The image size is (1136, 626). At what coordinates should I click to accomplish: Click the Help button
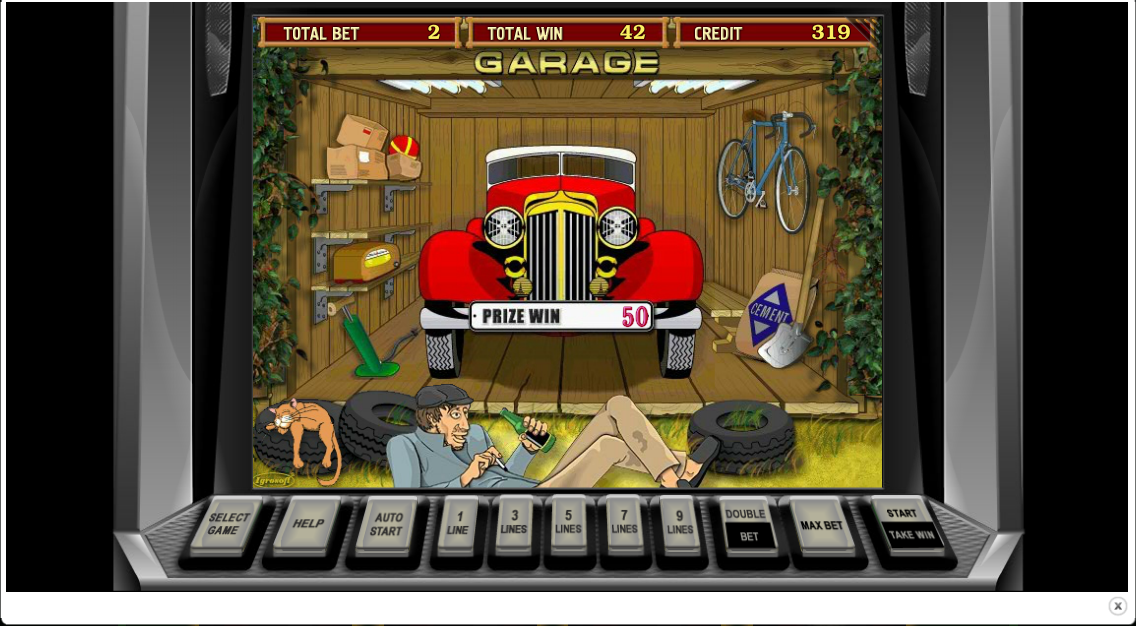pyautogui.click(x=307, y=524)
